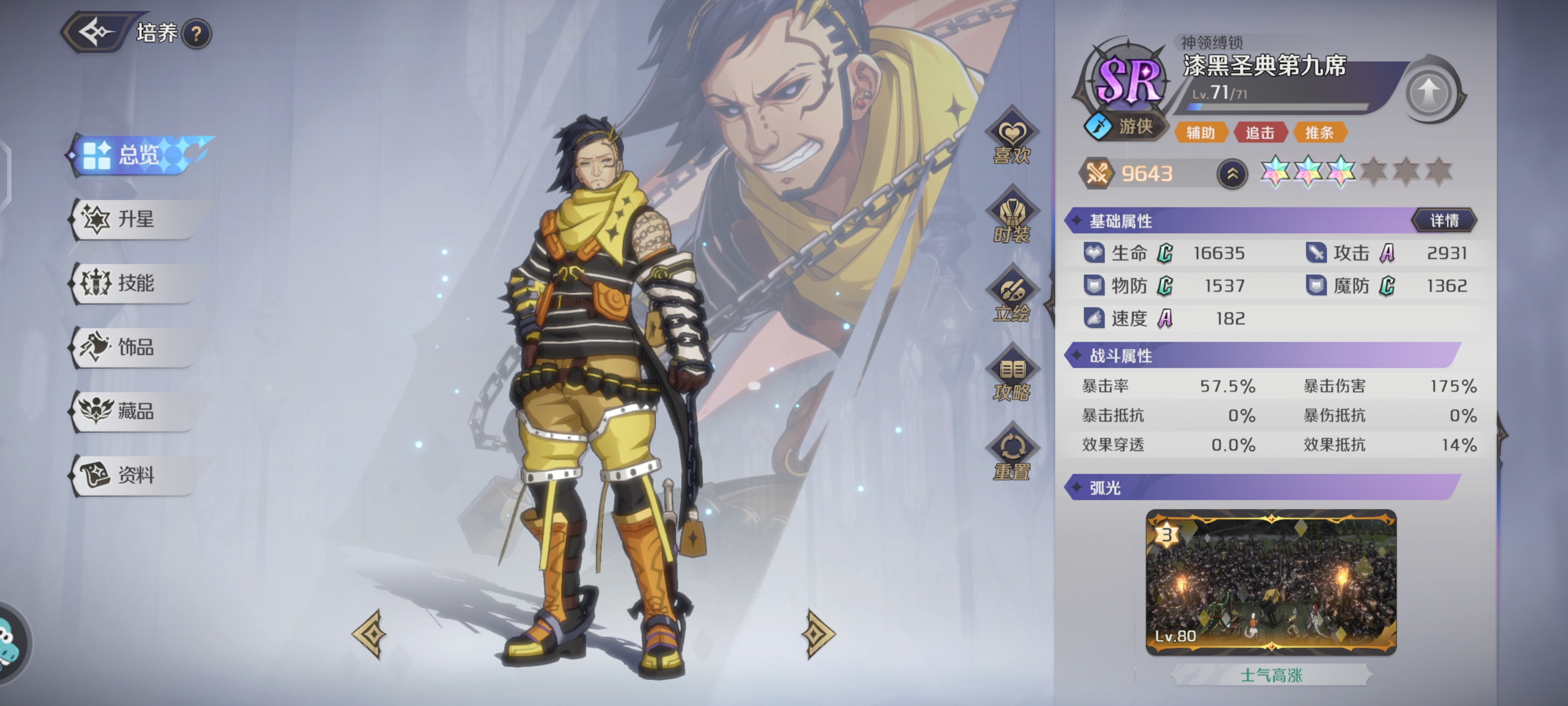The height and width of the screenshot is (706, 1568).
Task: Open the 饰品 accessories tab
Action: 136,347
